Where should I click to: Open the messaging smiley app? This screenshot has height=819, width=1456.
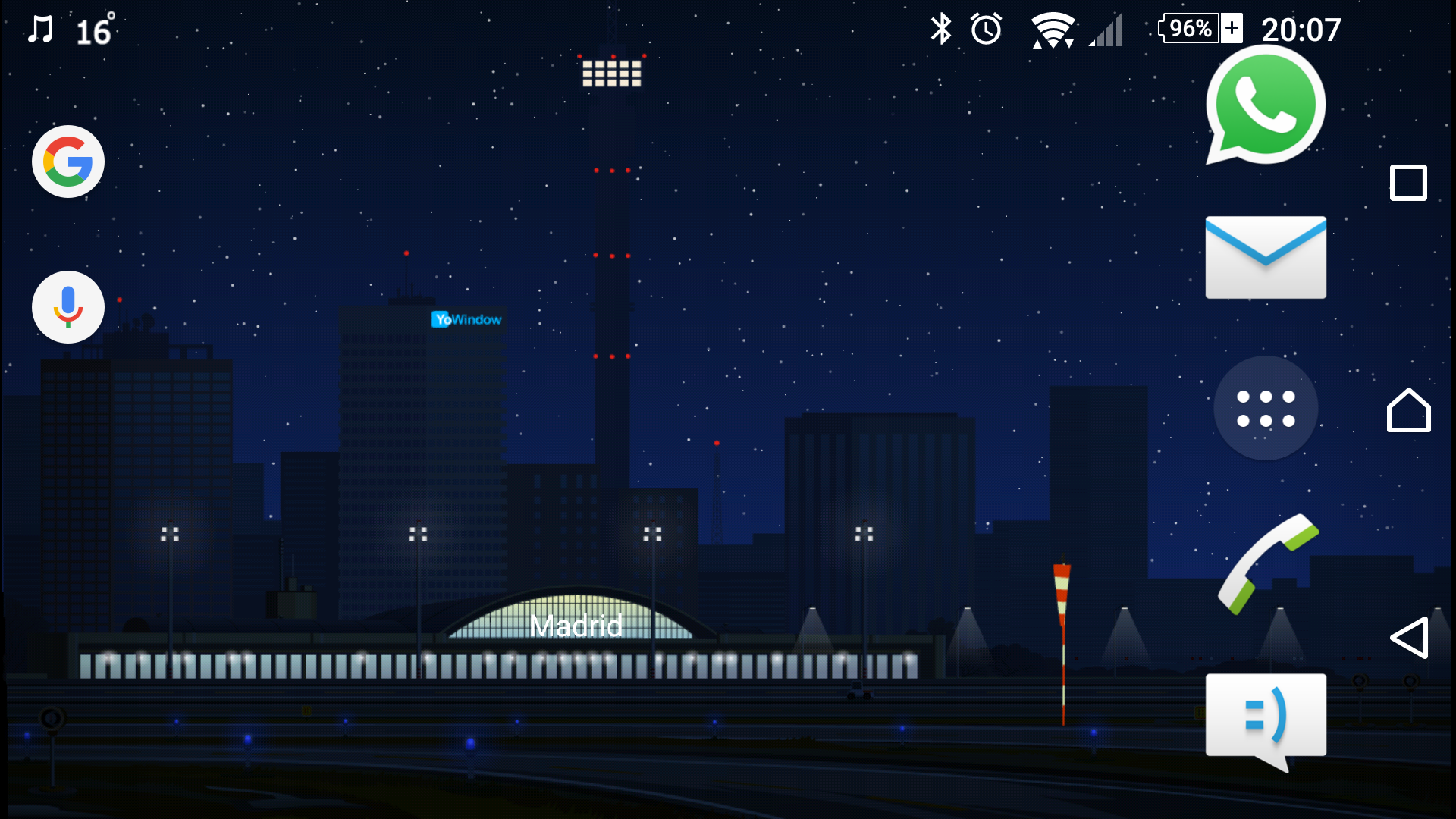pyautogui.click(x=1265, y=717)
